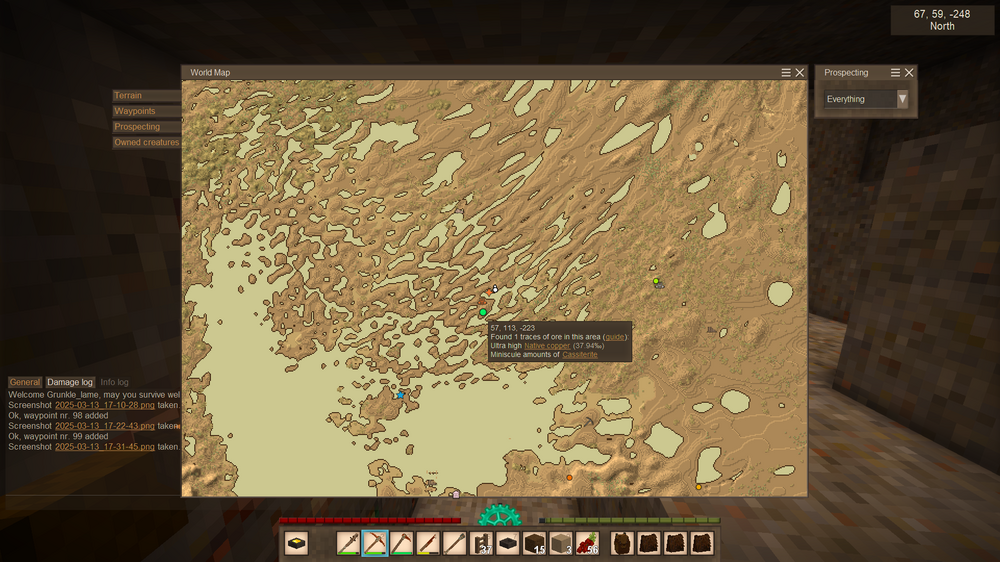Open the Waypoints map tab
The height and width of the screenshot is (562, 1000).
[134, 111]
